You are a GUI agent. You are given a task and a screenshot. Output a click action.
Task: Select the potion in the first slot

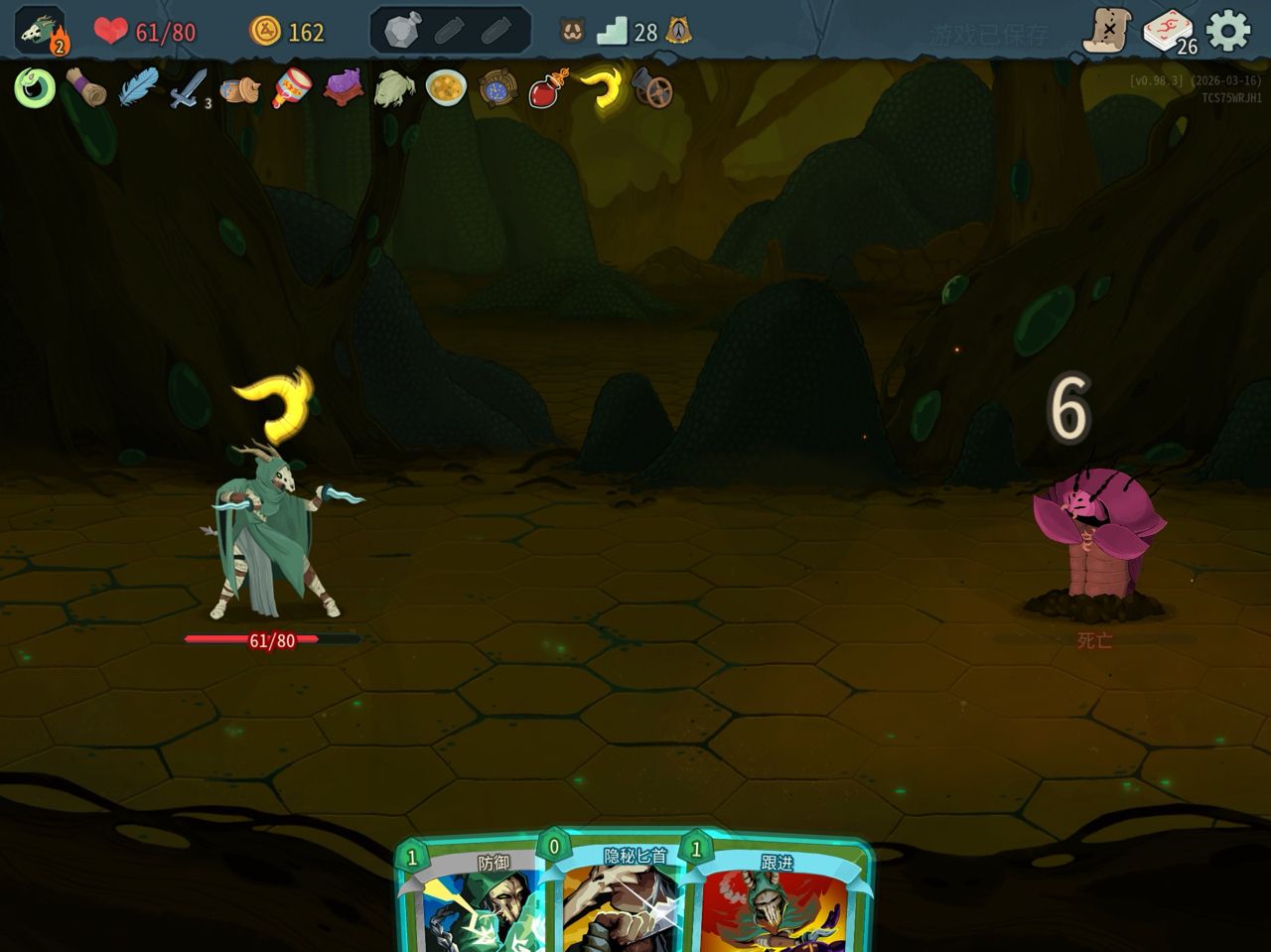pyautogui.click(x=403, y=31)
